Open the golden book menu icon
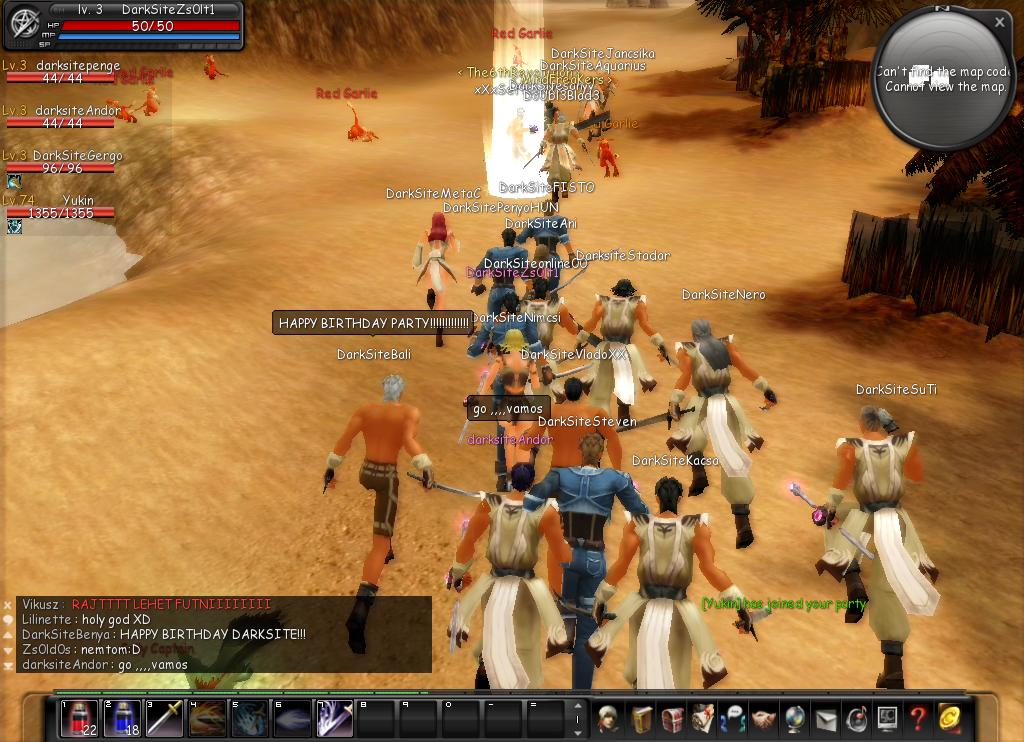Viewport: 1024px width, 742px height. click(640, 718)
